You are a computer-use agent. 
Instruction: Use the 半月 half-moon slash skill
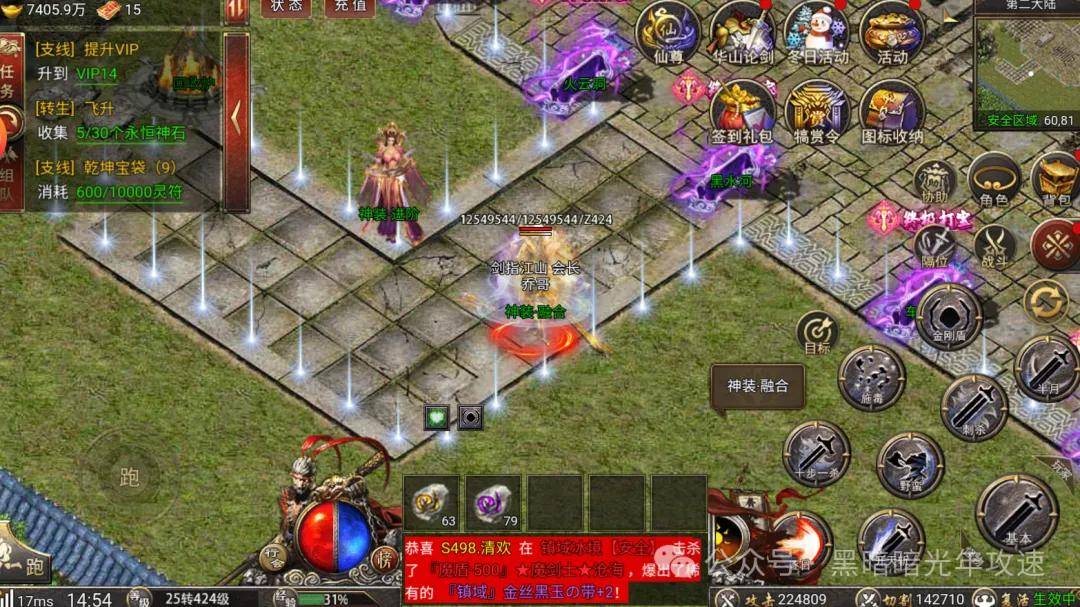tap(1047, 368)
